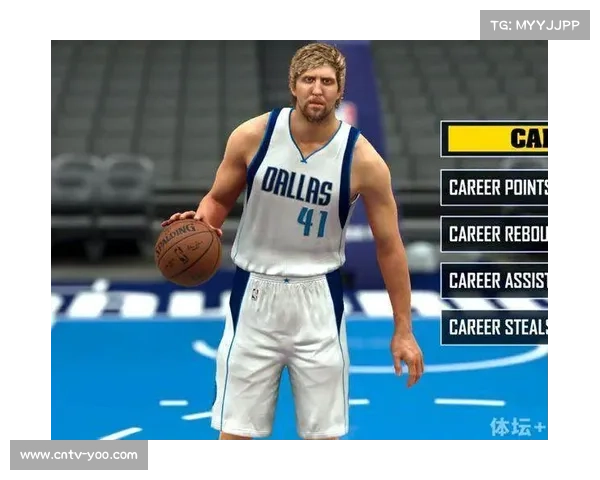Screen dimensions: 600x480
Task: Select the Career Points entry
Action: [x=495, y=187]
